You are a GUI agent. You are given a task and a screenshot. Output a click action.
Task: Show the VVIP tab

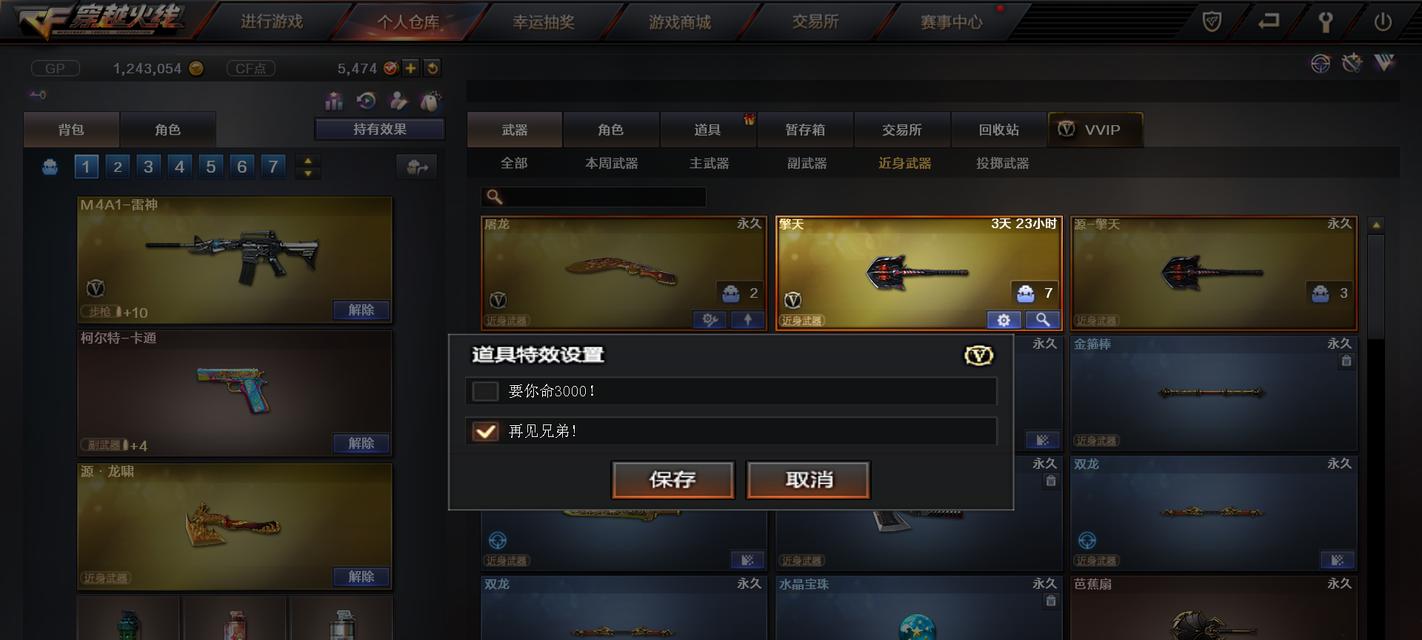(1094, 130)
